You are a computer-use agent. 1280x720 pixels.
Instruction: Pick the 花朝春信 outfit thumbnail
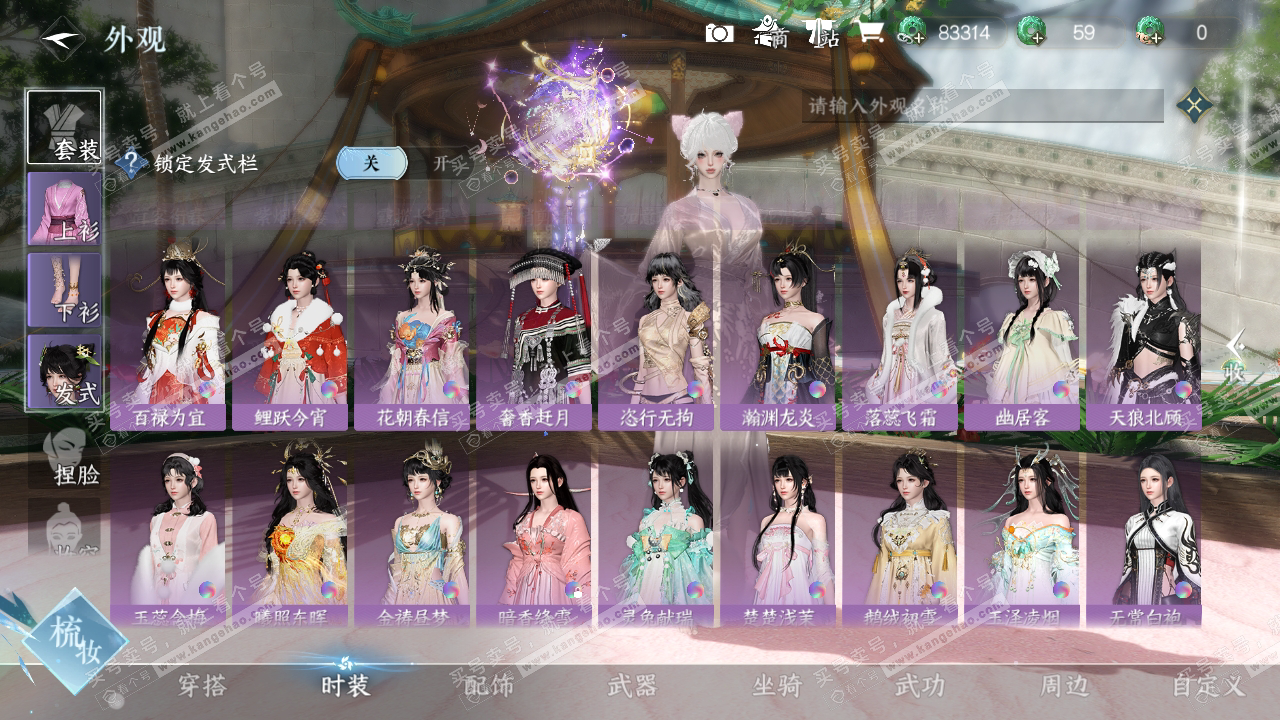pyautogui.click(x=412, y=338)
